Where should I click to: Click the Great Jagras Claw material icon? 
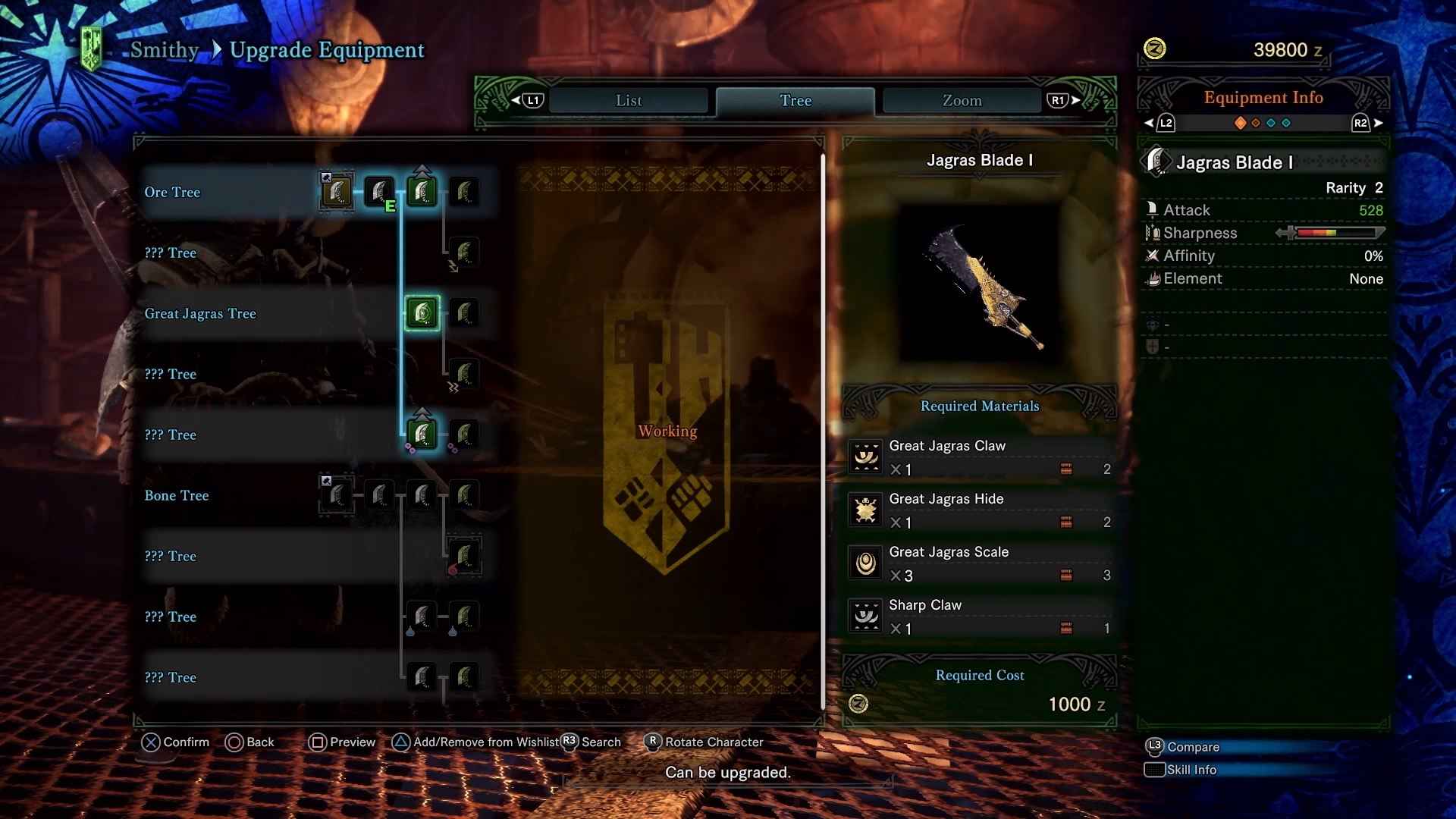click(x=864, y=457)
